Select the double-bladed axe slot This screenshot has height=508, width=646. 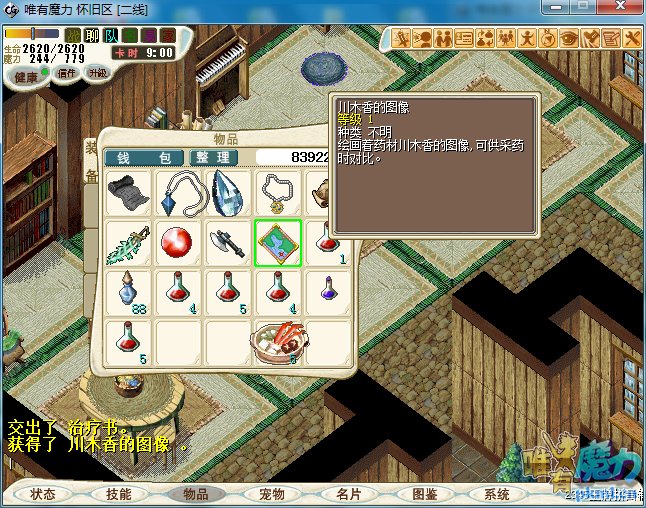pyautogui.click(x=228, y=243)
